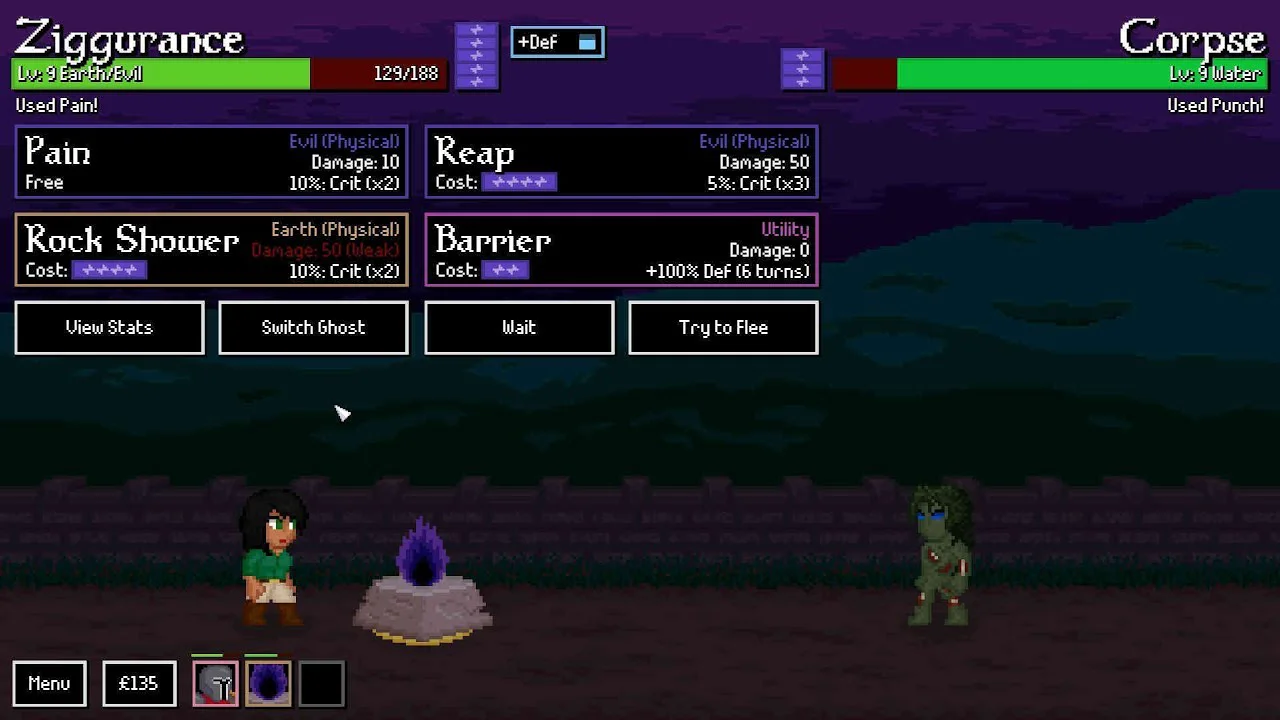The height and width of the screenshot is (720, 1280).
Task: Select the Rock Shower move
Action: 211,250
